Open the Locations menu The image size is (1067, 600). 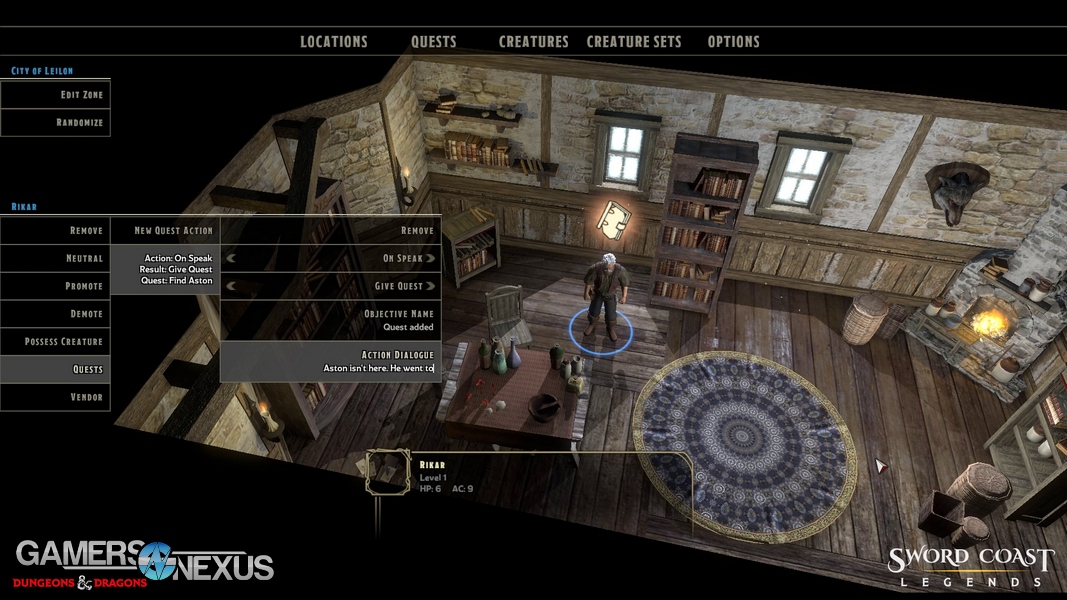[x=334, y=42]
